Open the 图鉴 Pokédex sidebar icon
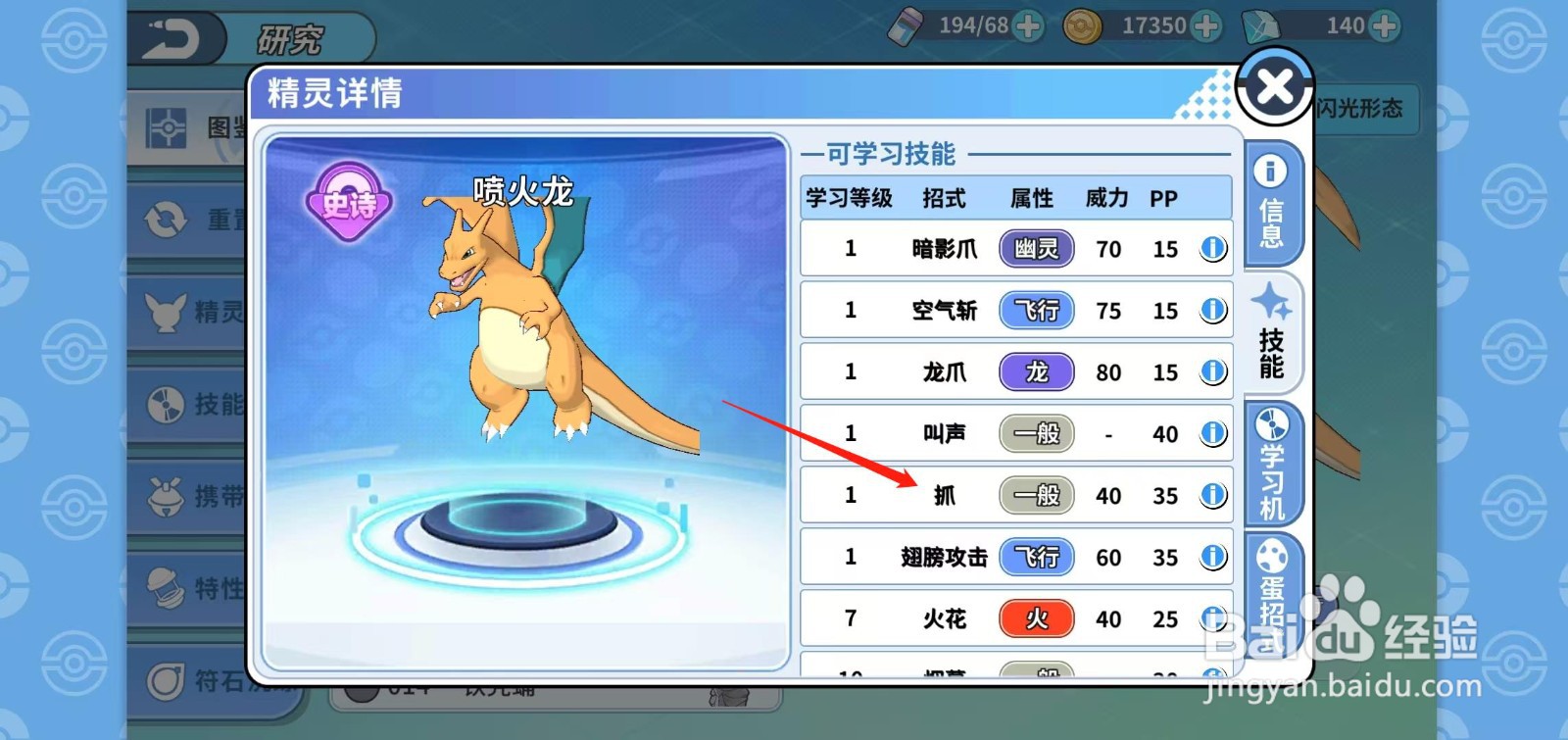This screenshot has height=740, width=1568. pos(167,127)
